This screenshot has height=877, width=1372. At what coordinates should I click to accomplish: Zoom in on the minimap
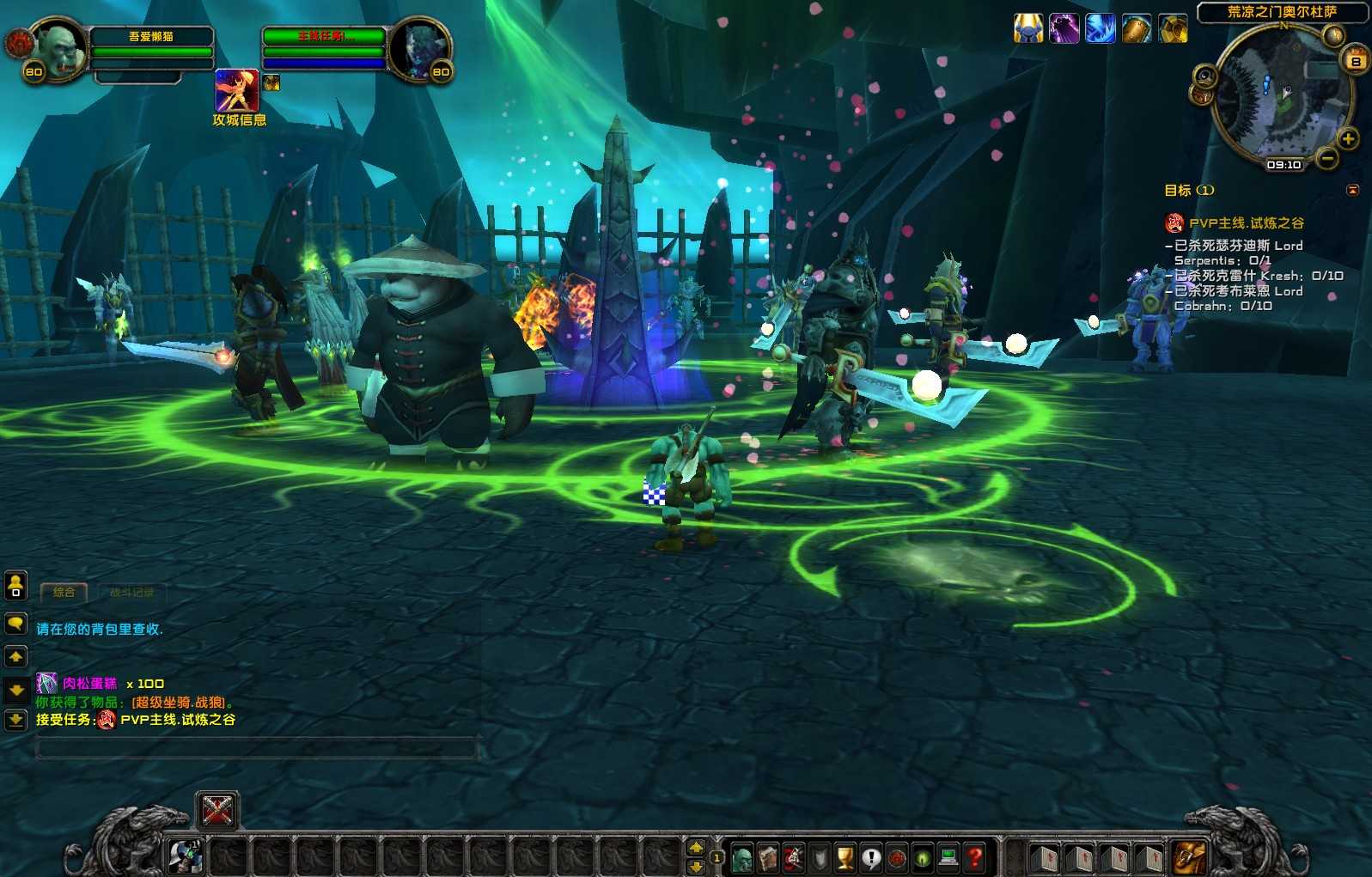tap(1348, 139)
